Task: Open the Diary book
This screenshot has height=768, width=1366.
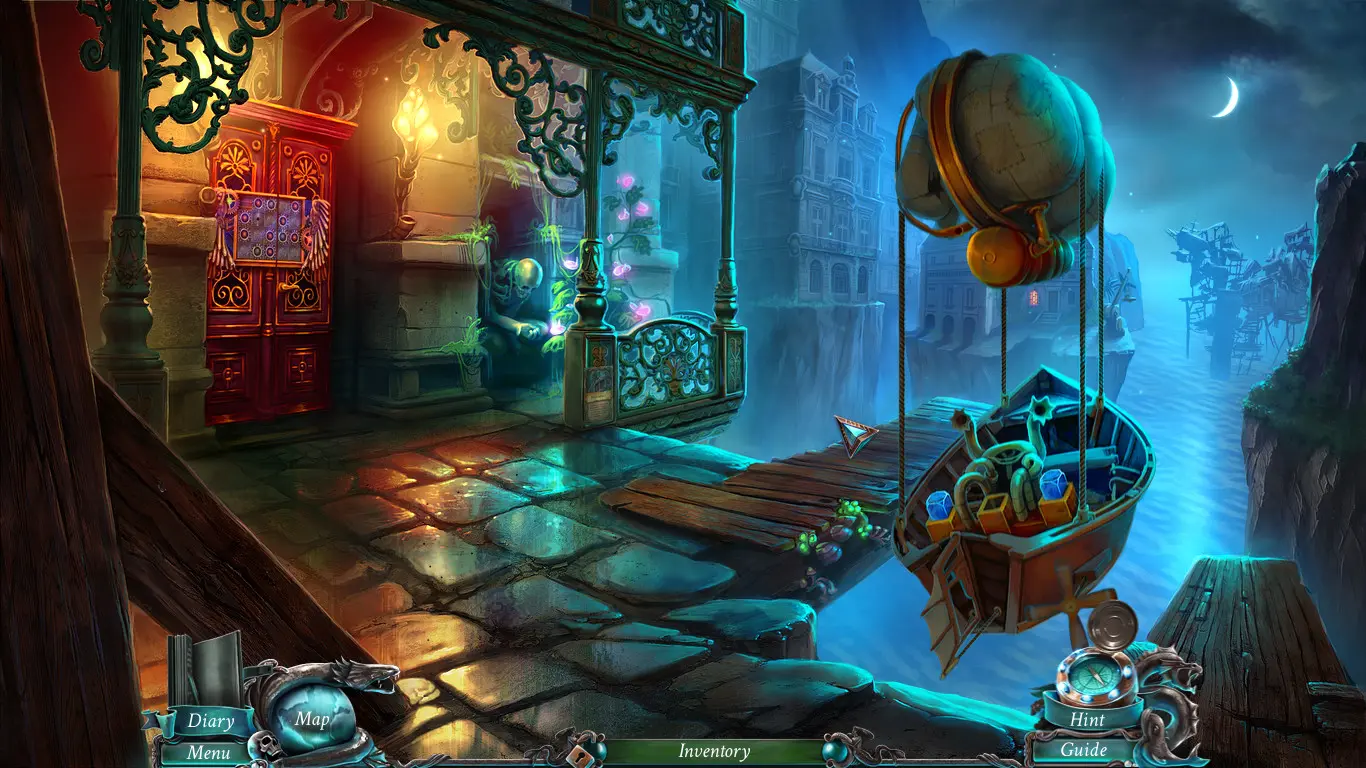Action: (x=211, y=720)
